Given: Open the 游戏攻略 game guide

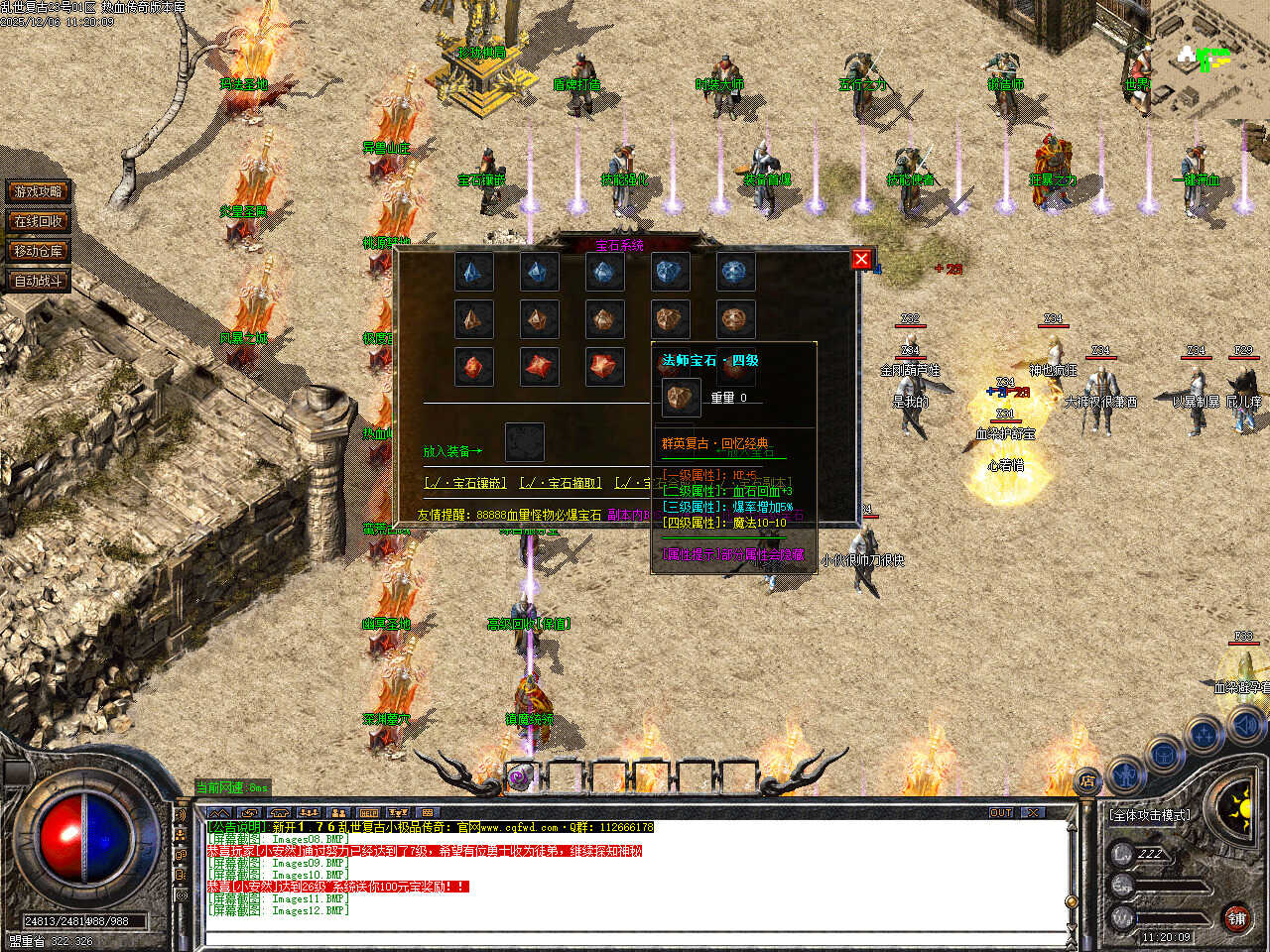Looking at the screenshot, I should (x=39, y=191).
